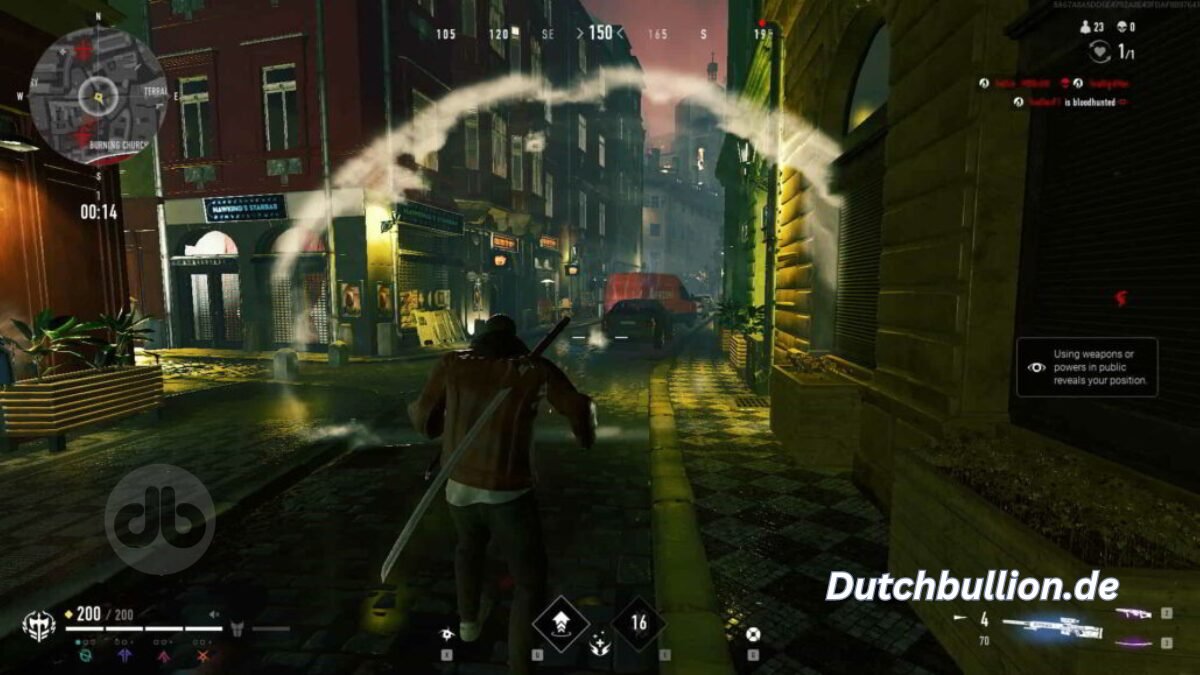Click the round db logo watermark
This screenshot has width=1200, height=675.
(x=160, y=519)
